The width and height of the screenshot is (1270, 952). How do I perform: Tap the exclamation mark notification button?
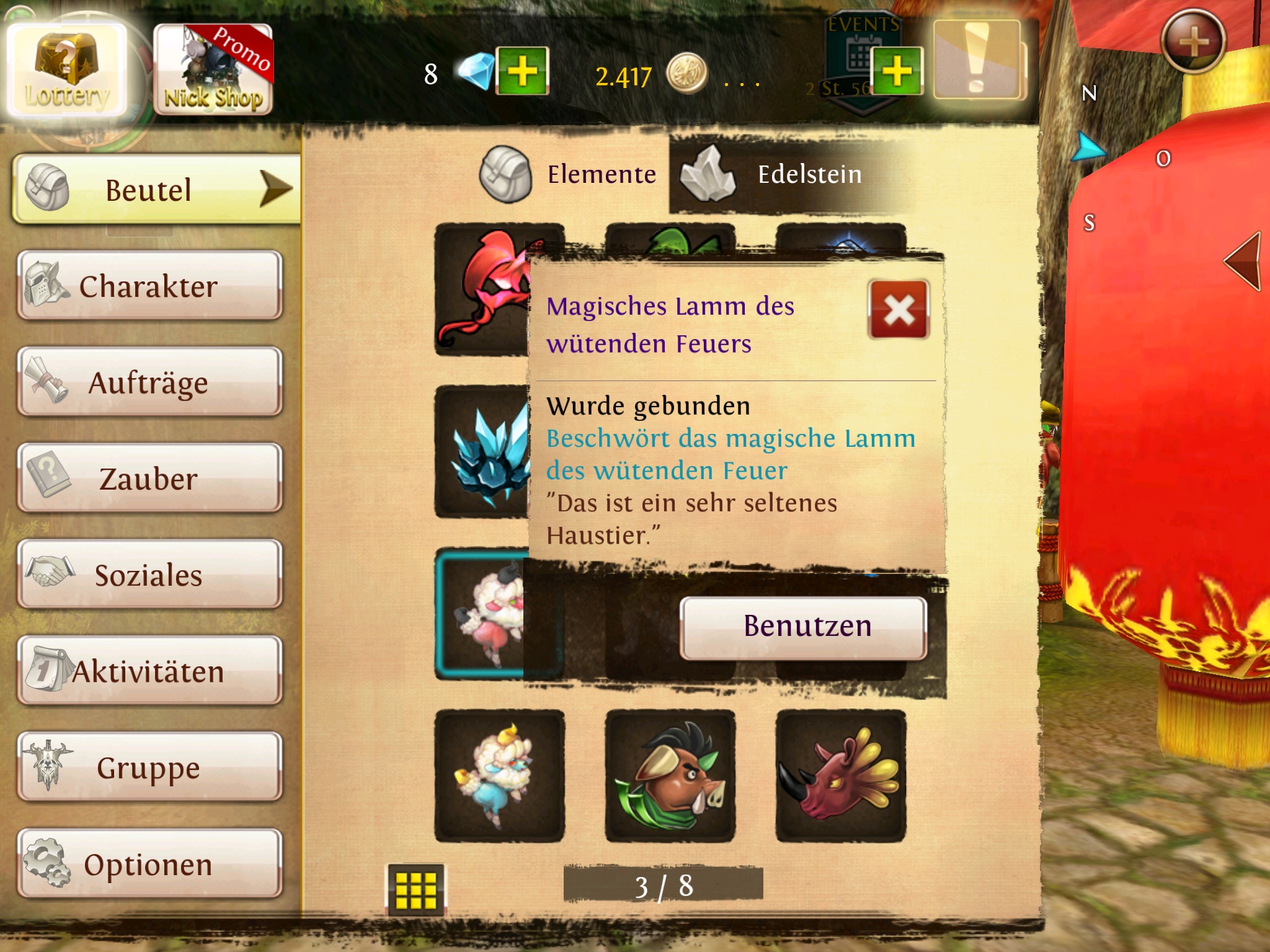pyautogui.click(x=977, y=59)
